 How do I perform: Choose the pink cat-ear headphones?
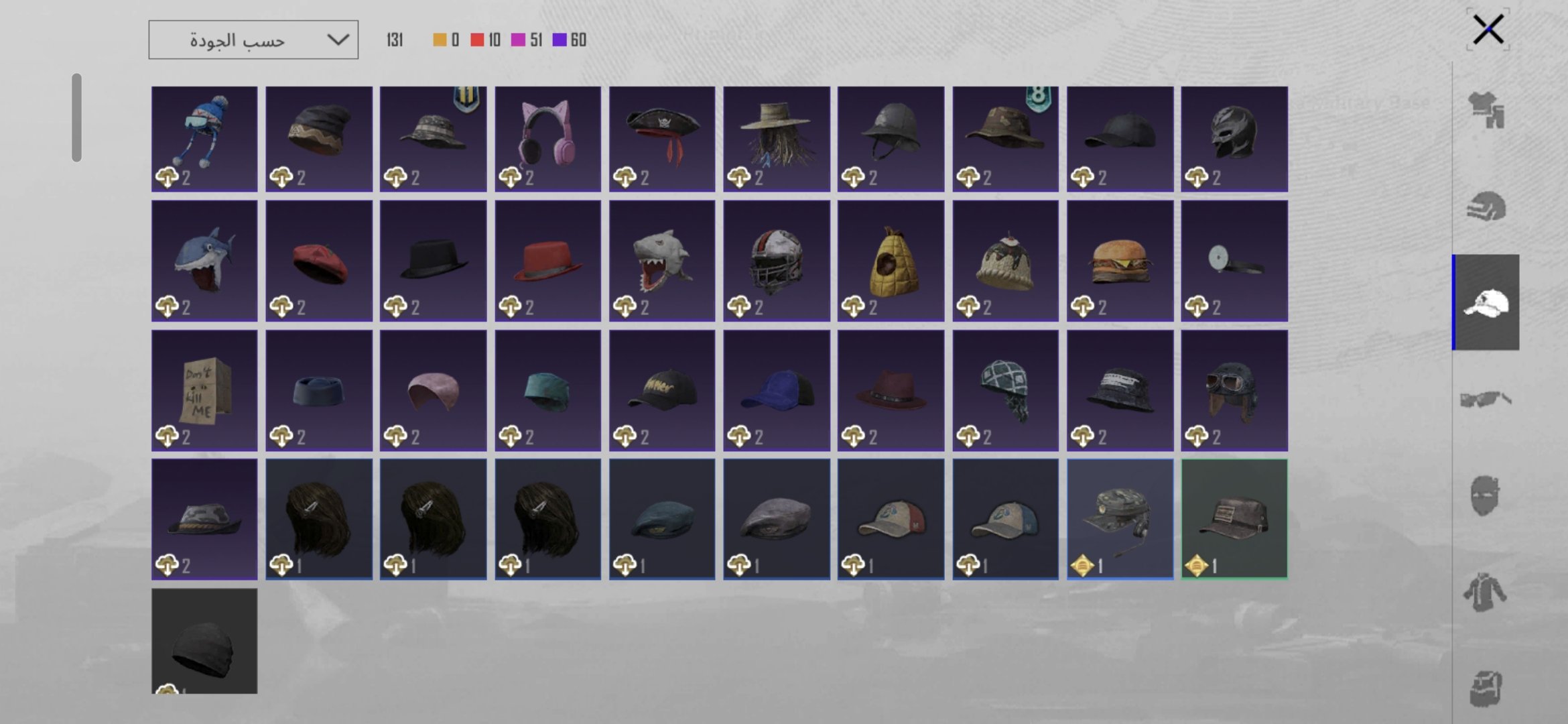(x=547, y=139)
